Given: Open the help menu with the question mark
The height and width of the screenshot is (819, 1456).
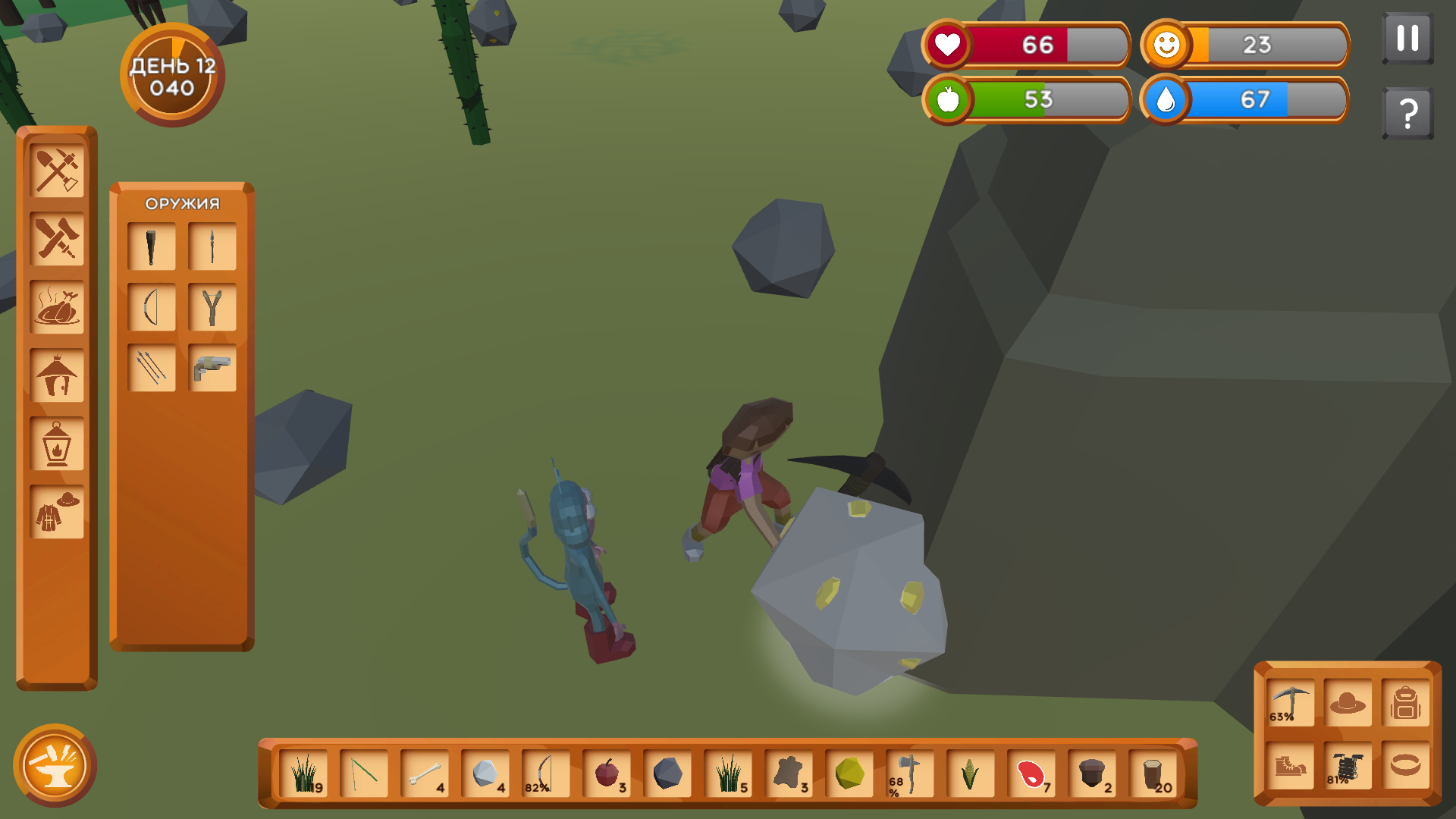Looking at the screenshot, I should 1408,112.
